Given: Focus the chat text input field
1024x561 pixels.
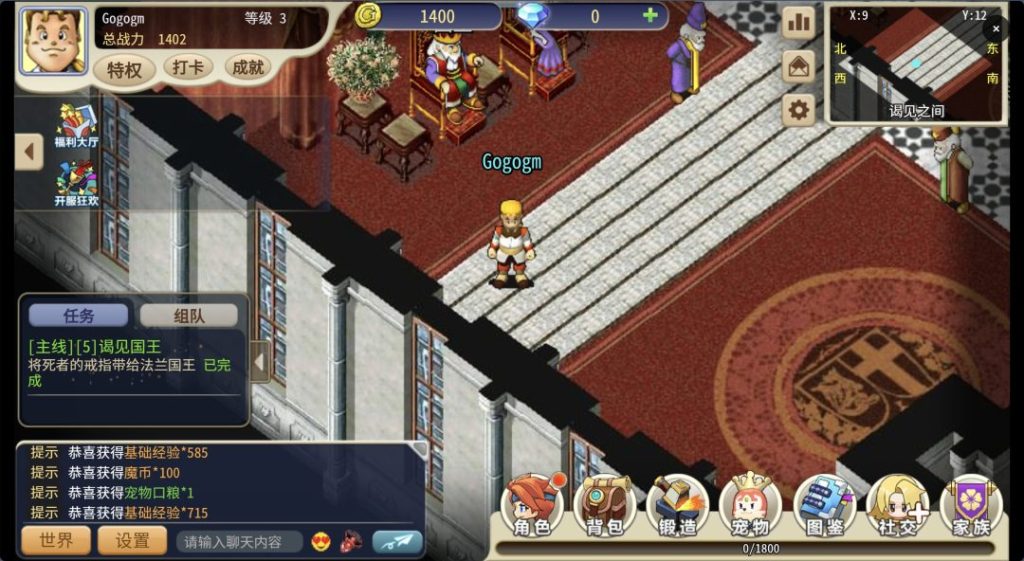Looking at the screenshot, I should (x=238, y=542).
